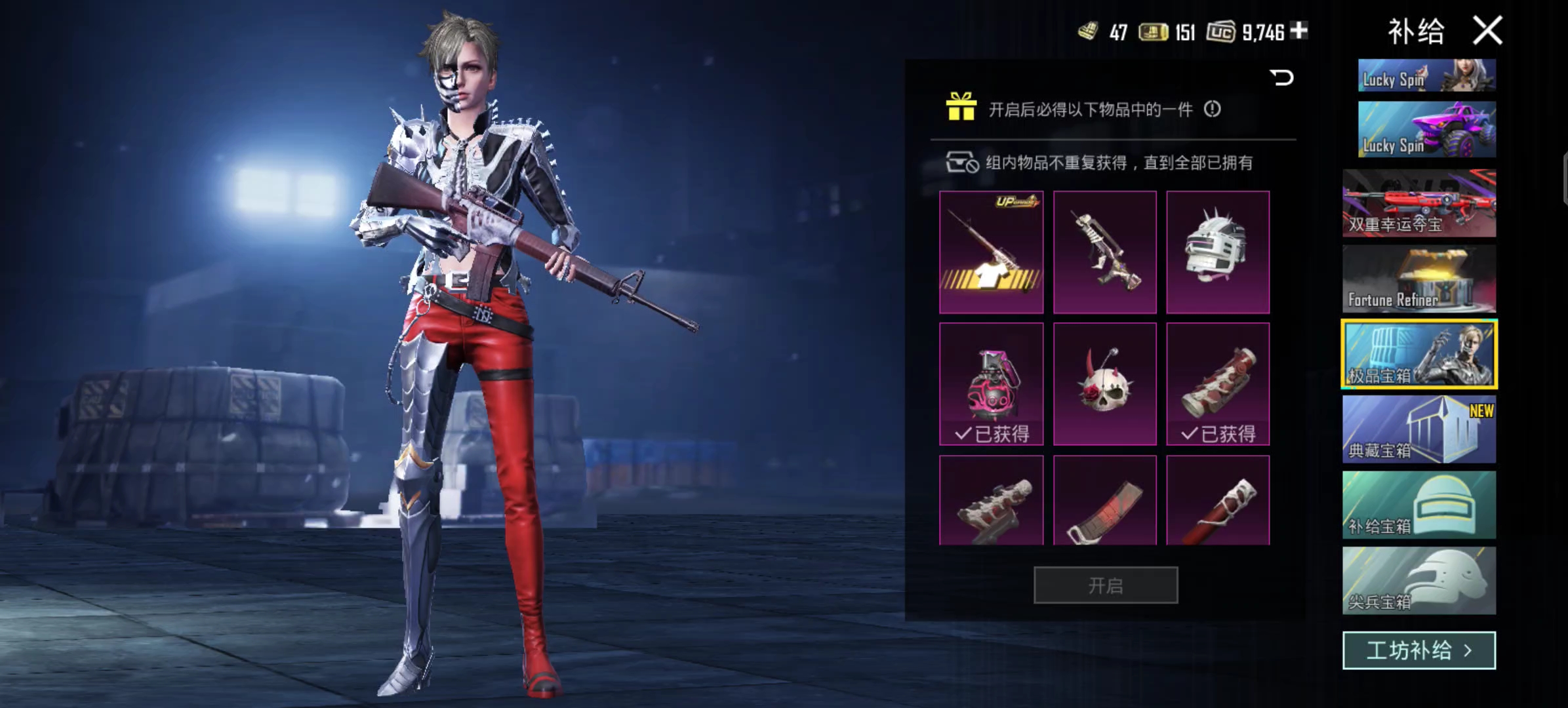This screenshot has height=708, width=1568.
Task: Switch to the 尖兵宝箱 crate tab
Action: pyautogui.click(x=1419, y=581)
